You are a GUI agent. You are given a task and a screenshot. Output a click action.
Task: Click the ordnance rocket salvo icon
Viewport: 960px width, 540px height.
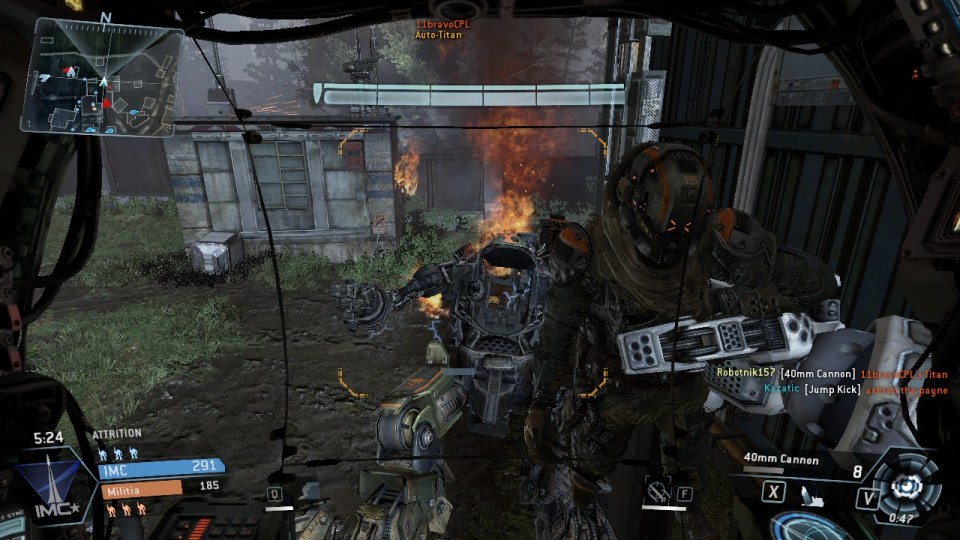tap(811, 494)
